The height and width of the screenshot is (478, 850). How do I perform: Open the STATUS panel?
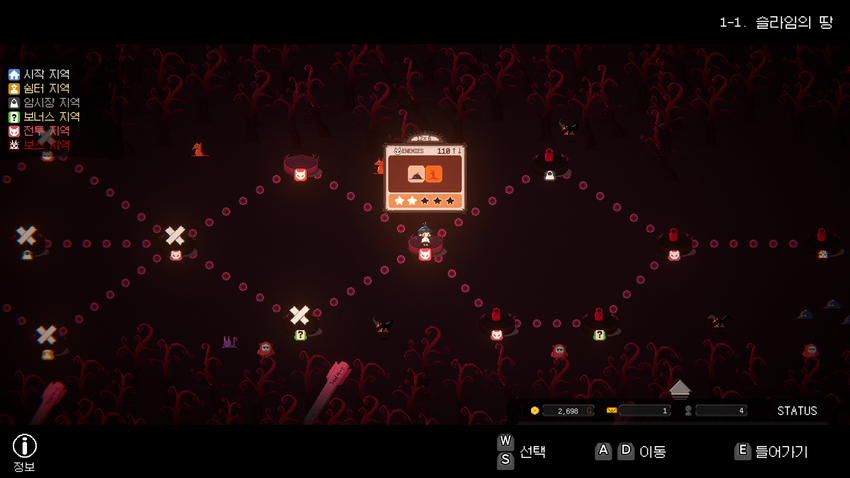797,411
